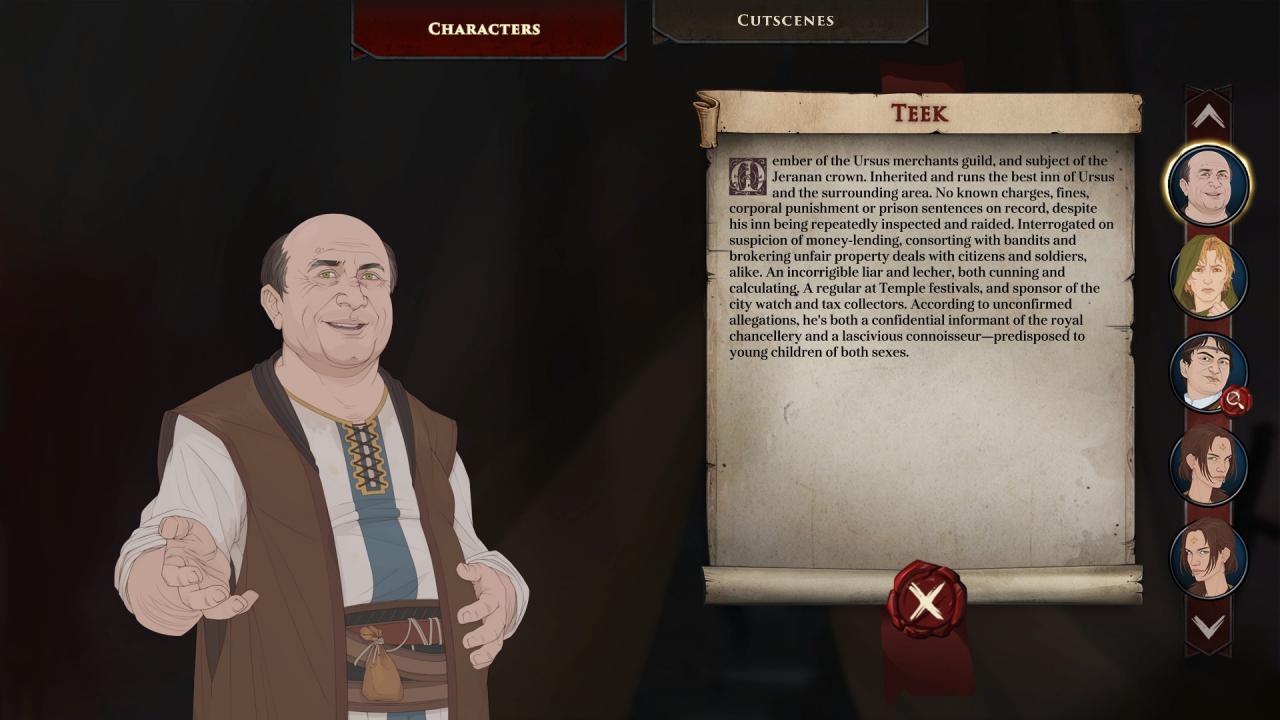Viewport: 1280px width, 720px height.
Task: Show the dark-haired man's character entry
Action: [1208, 372]
